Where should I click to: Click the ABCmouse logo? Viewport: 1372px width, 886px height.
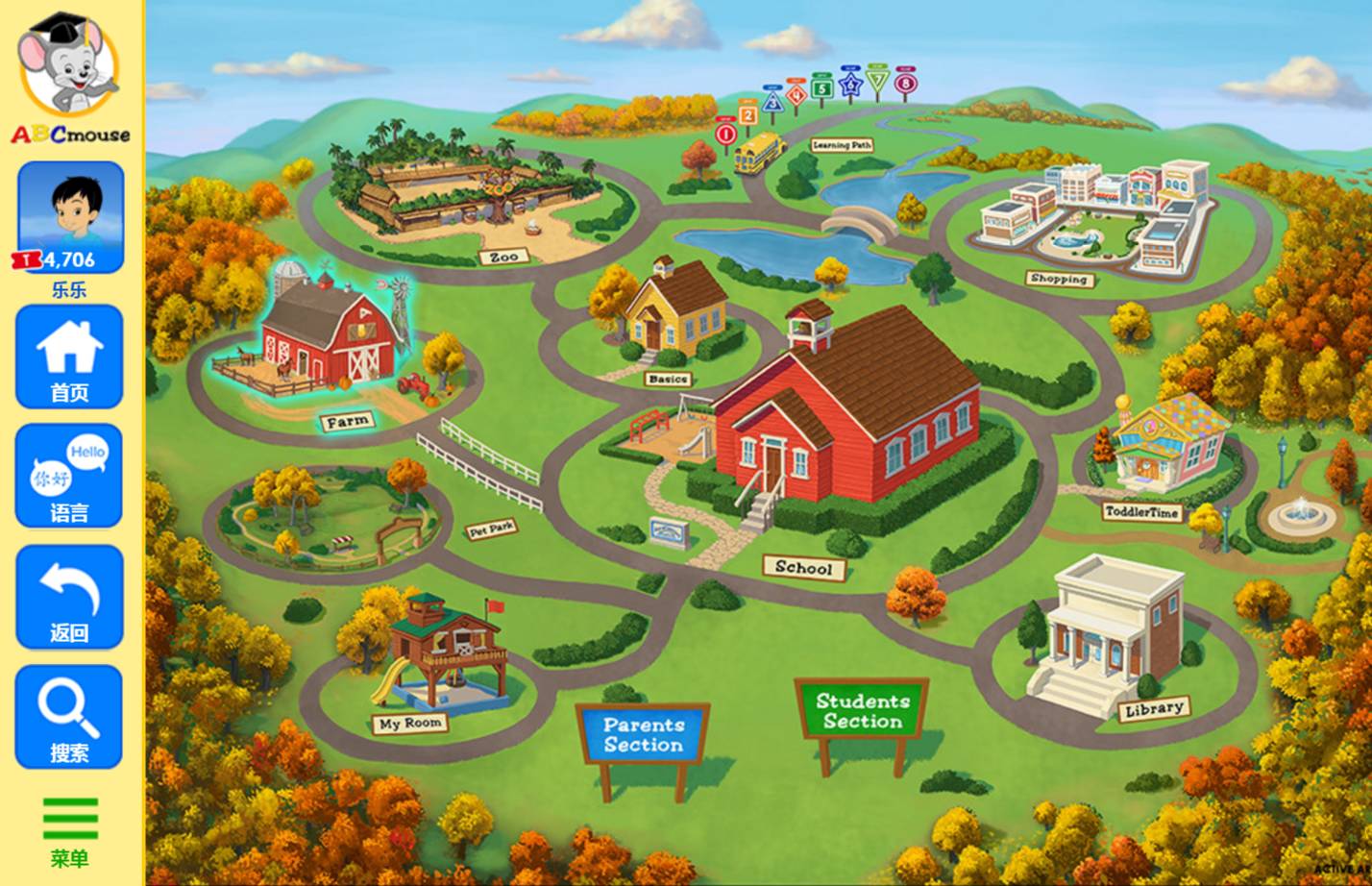click(x=70, y=79)
